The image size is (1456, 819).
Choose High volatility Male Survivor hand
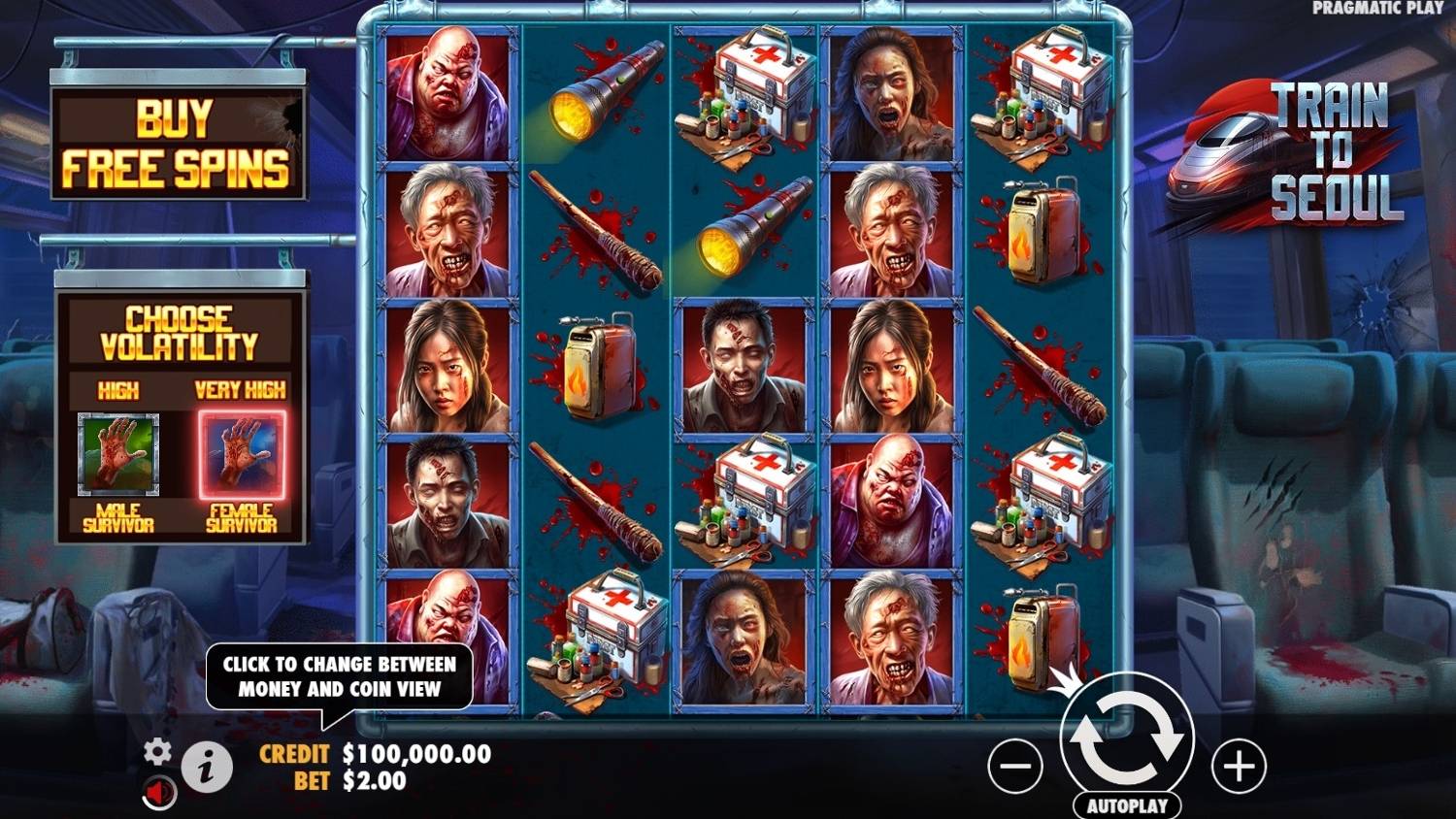coord(118,453)
